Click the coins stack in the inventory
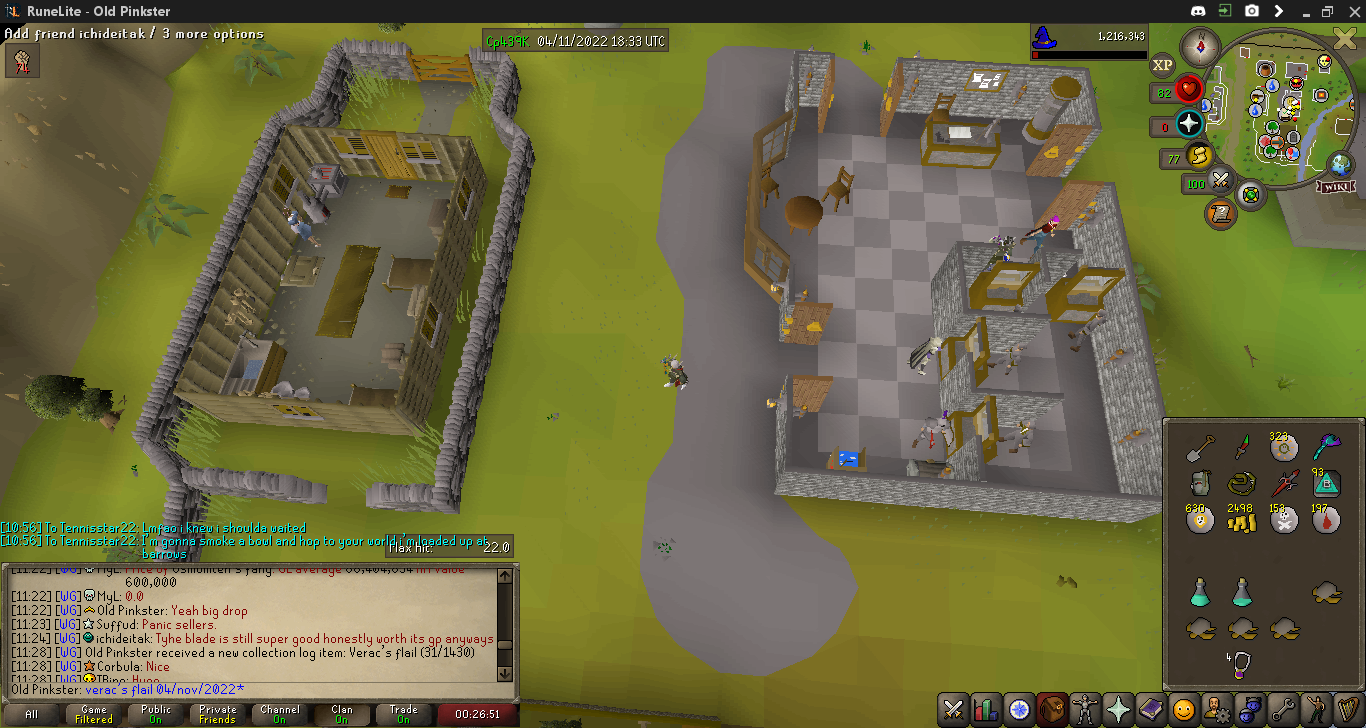The image size is (1366, 728). (1242, 520)
